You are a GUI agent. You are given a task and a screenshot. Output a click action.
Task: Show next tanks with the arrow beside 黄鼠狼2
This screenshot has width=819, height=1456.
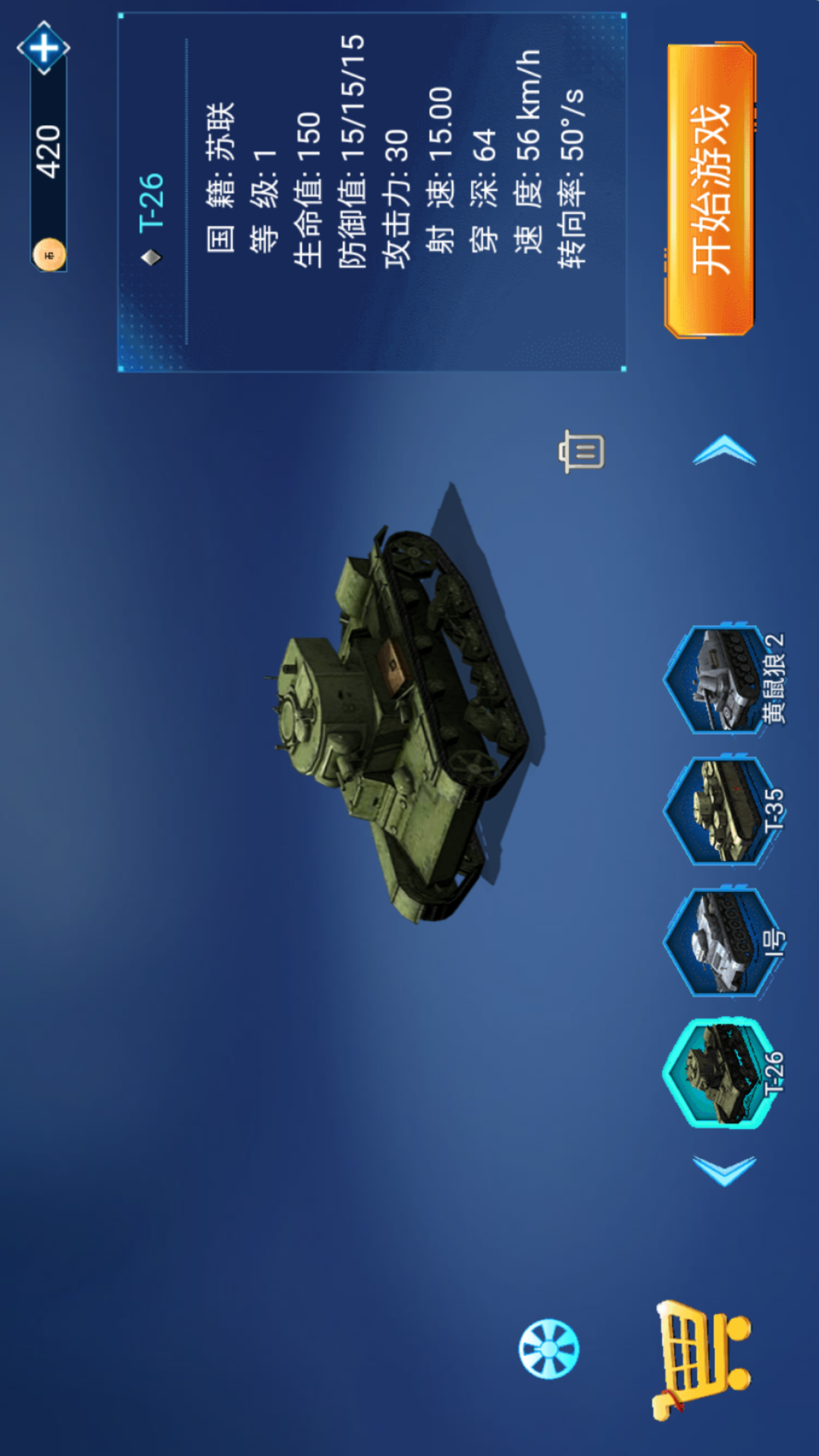pos(724,450)
